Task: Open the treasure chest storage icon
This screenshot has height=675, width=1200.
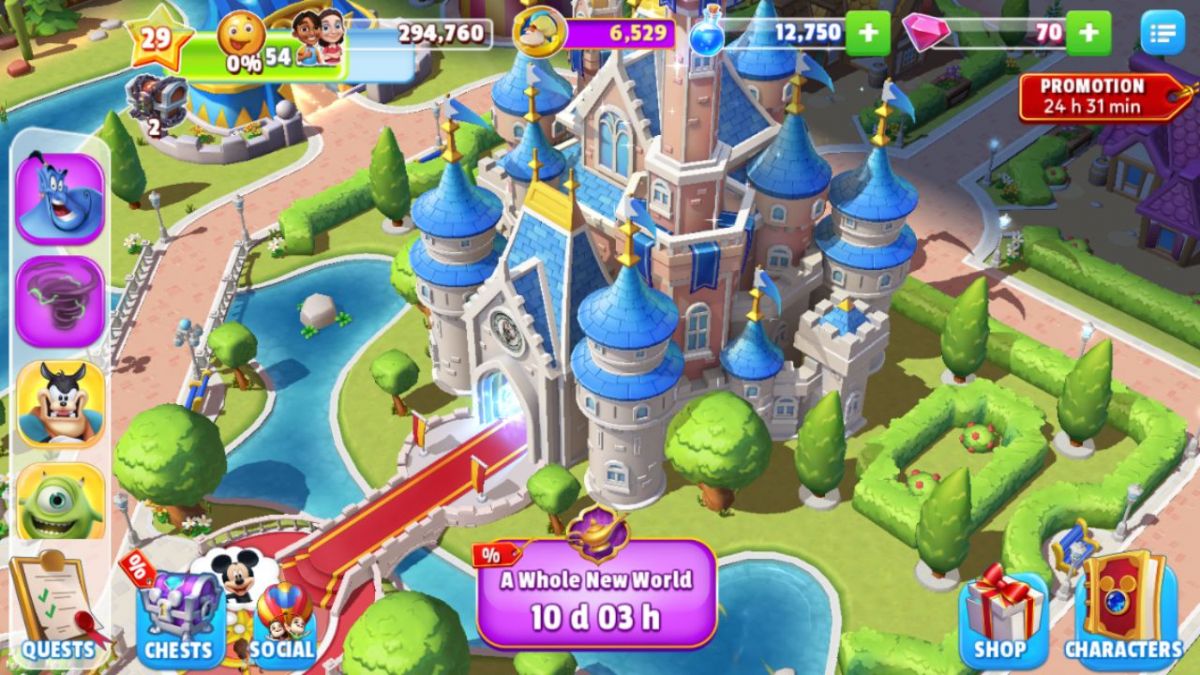Action: click(x=156, y=100)
